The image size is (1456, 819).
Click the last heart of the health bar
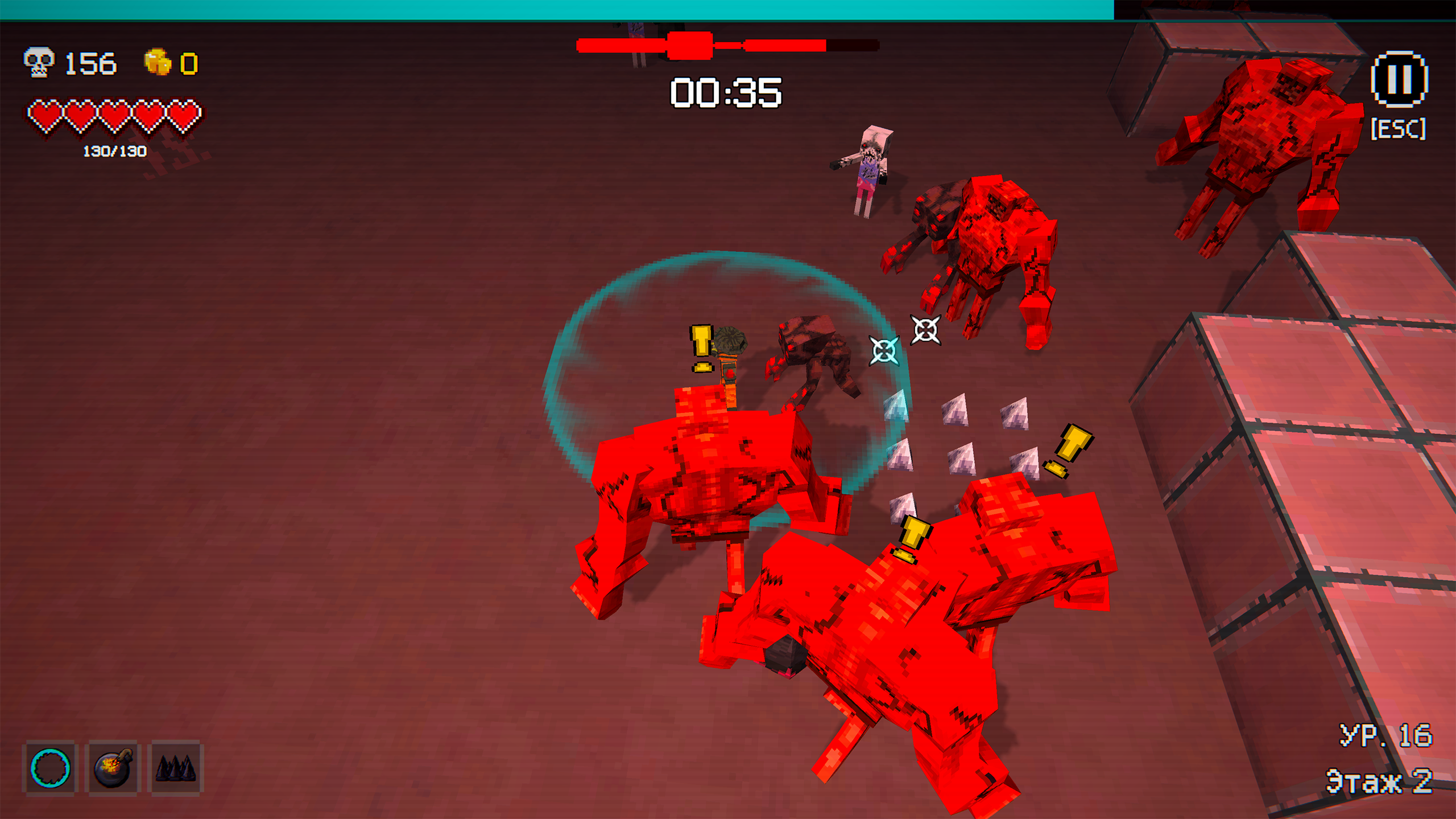185,115
